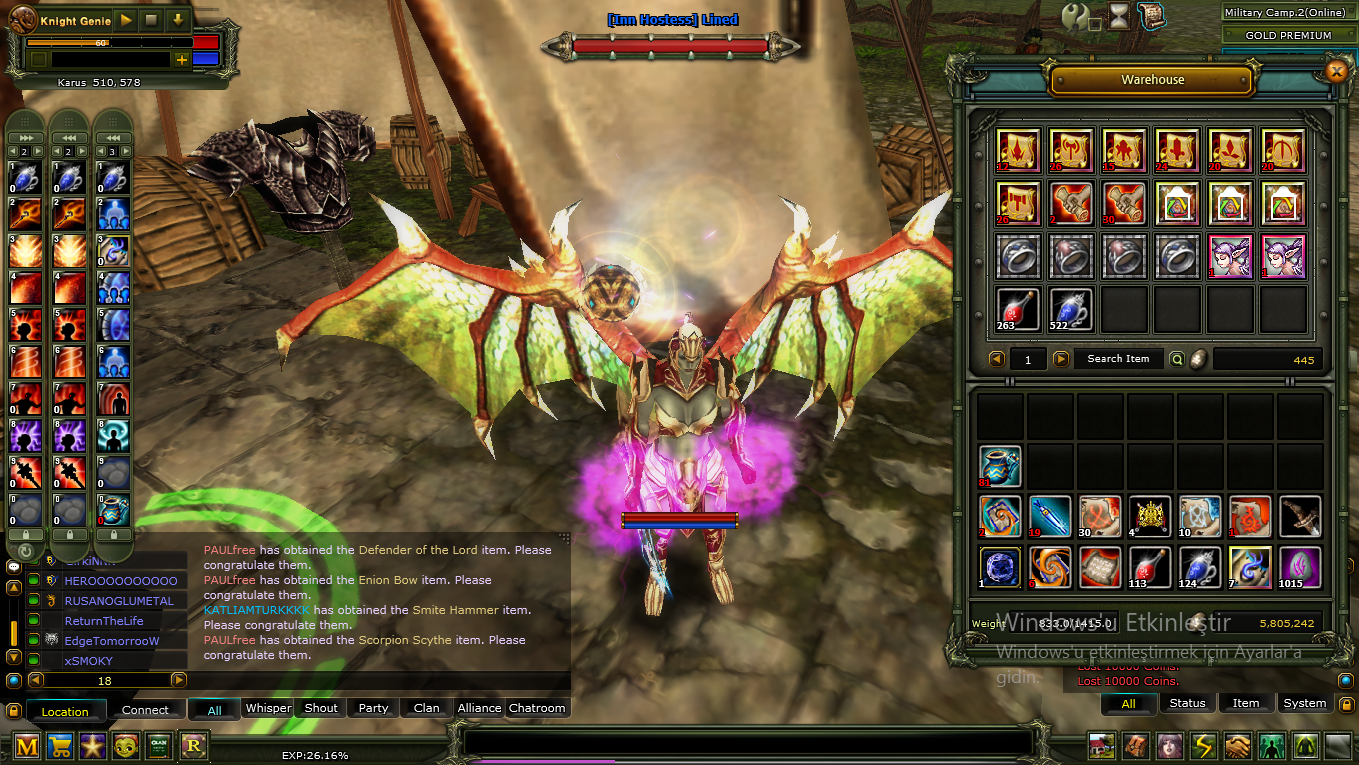Image resolution: width=1359 pixels, height=765 pixels.
Task: Show the Chatroom tab
Action: coord(537,708)
